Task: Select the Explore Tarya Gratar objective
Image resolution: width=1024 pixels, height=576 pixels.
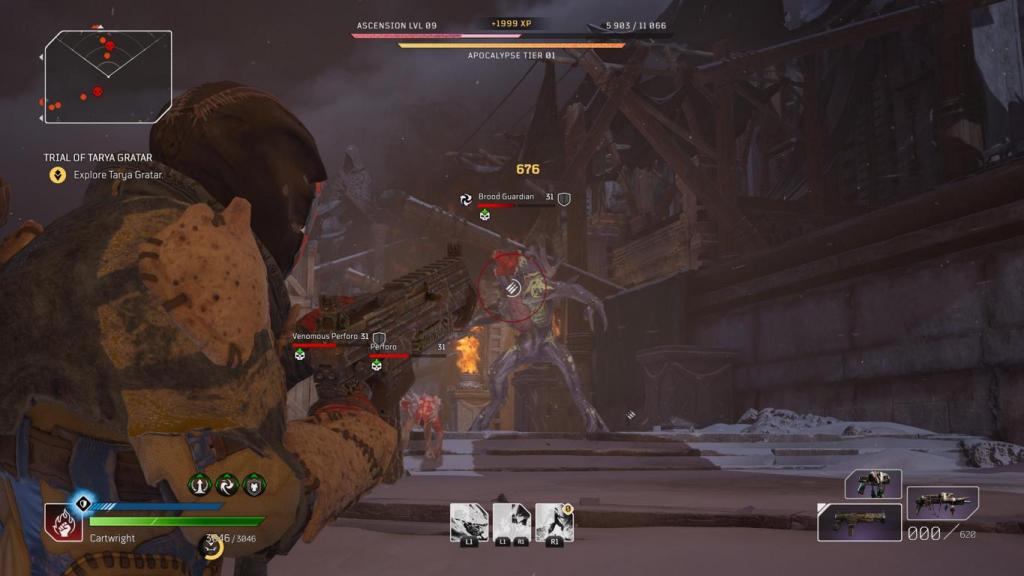Action: click(117, 175)
